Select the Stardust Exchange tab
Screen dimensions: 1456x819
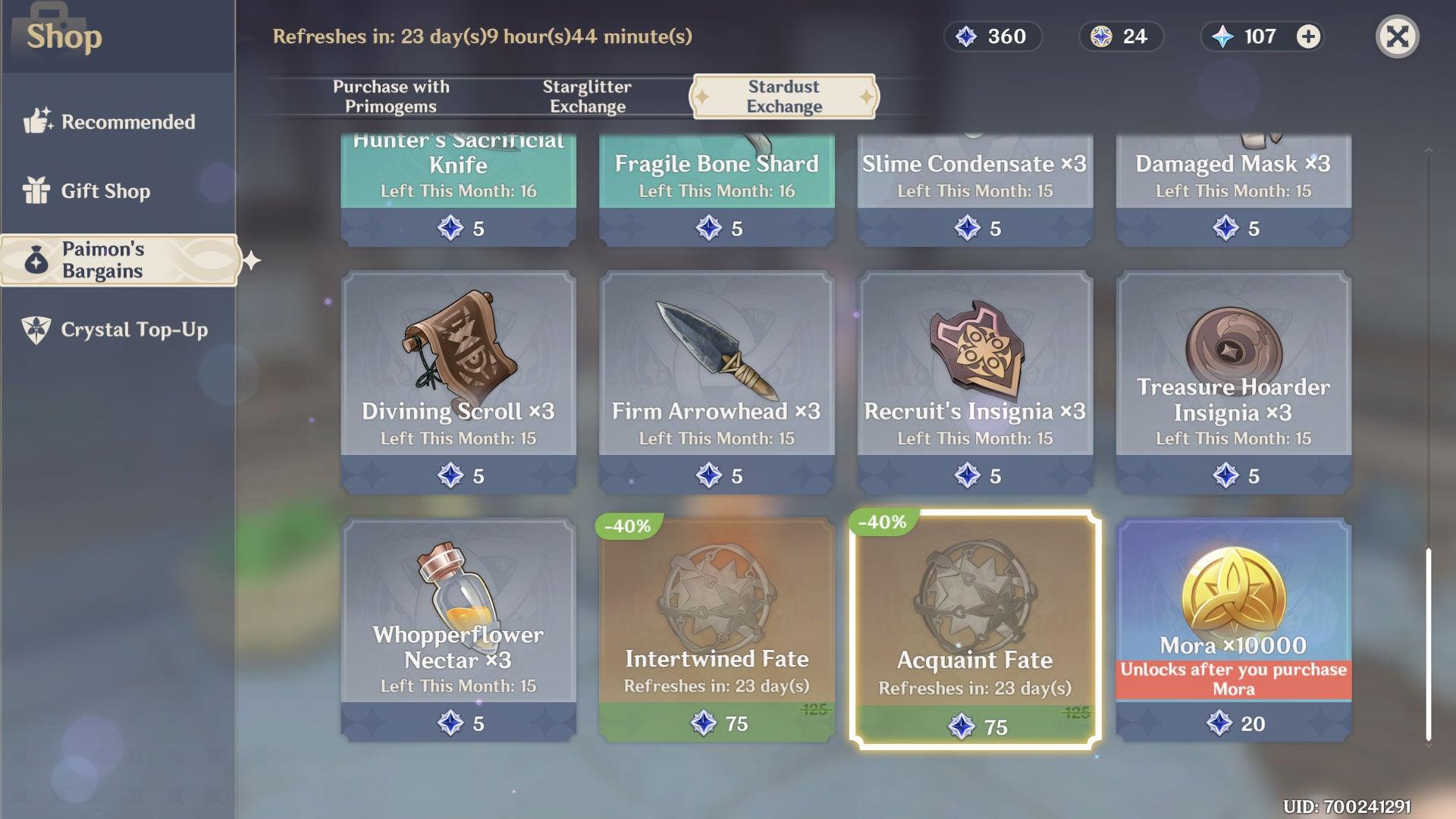pyautogui.click(x=783, y=96)
